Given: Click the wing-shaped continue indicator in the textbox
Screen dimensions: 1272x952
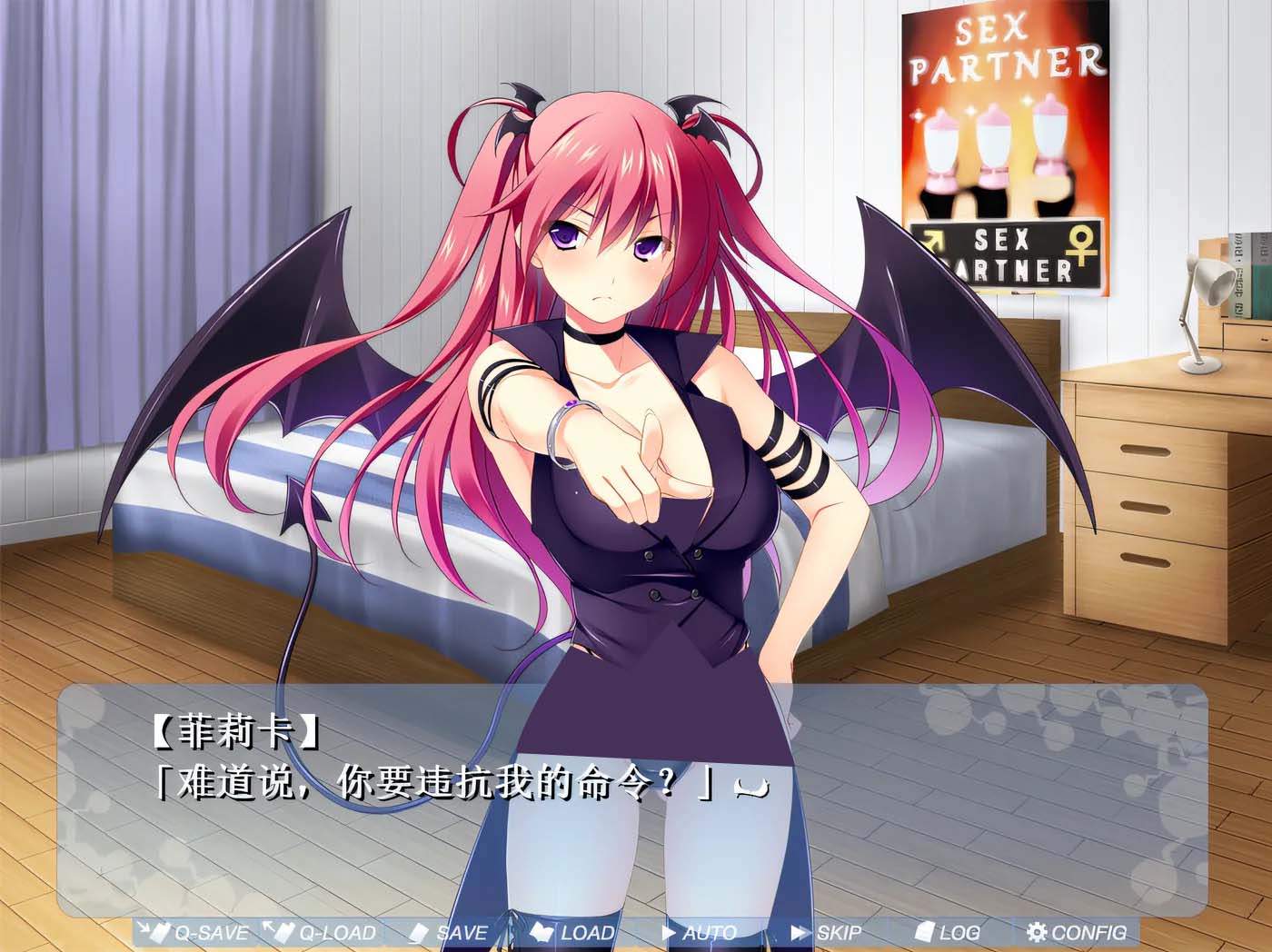Looking at the screenshot, I should click(x=754, y=789).
